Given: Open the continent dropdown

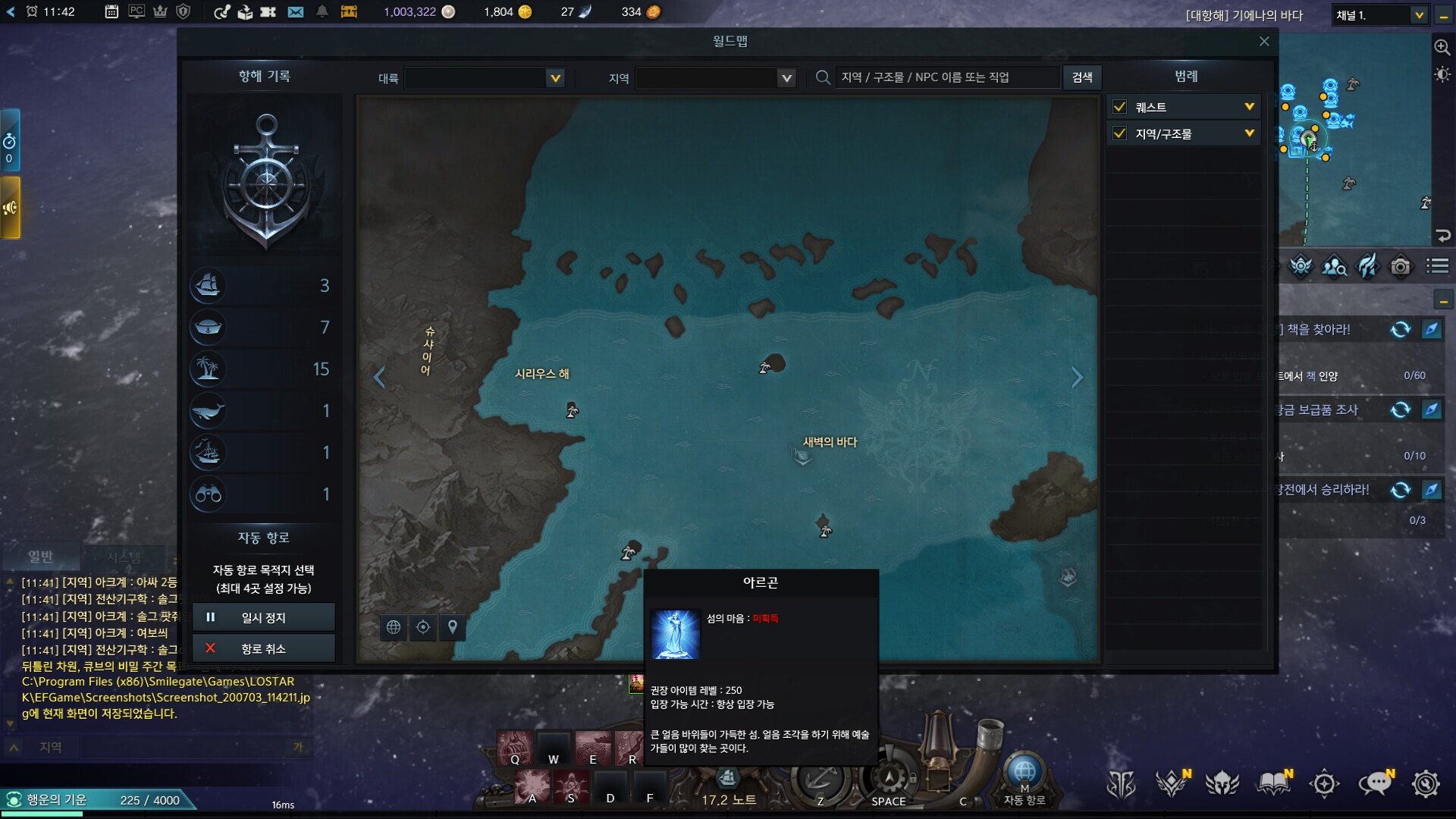Looking at the screenshot, I should 555,78.
